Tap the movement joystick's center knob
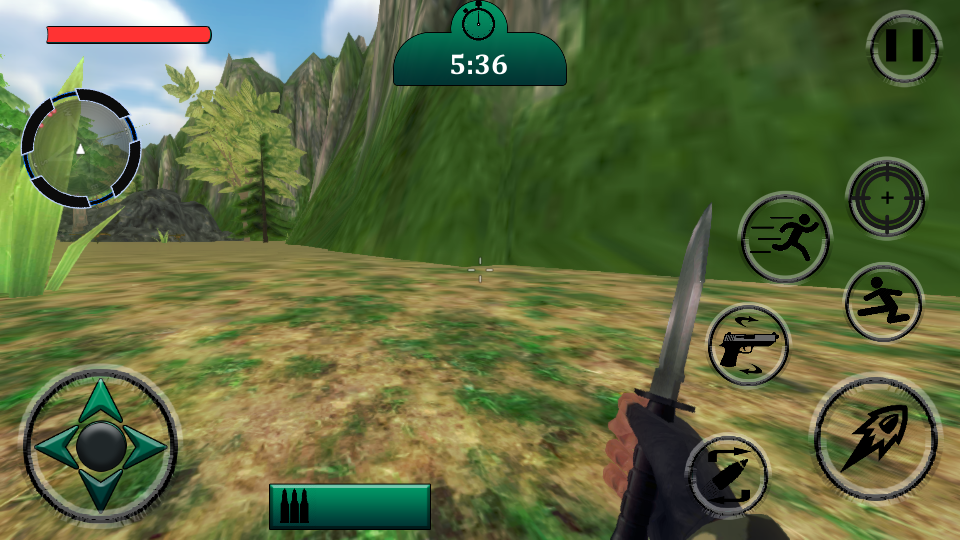Image resolution: width=960 pixels, height=540 pixels. pos(100,445)
